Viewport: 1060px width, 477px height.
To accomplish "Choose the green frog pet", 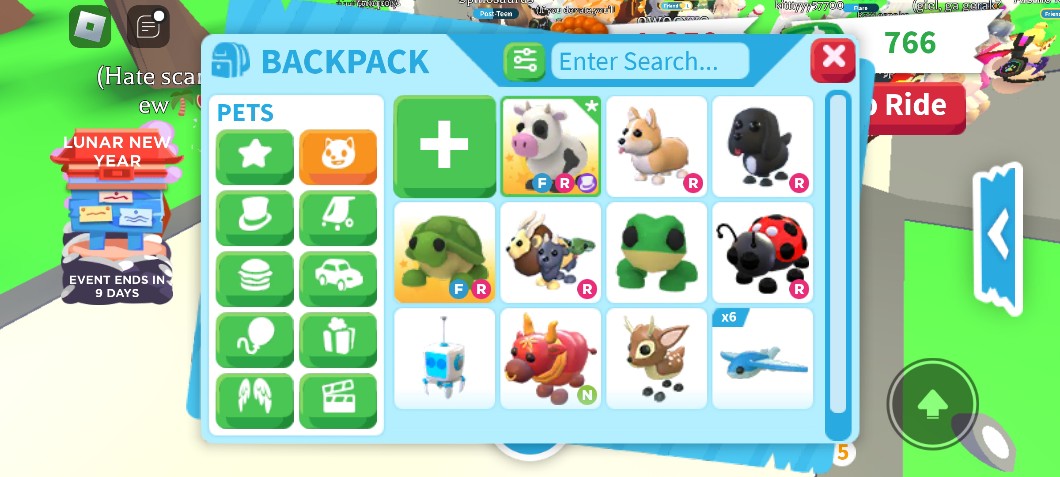I will [x=656, y=252].
